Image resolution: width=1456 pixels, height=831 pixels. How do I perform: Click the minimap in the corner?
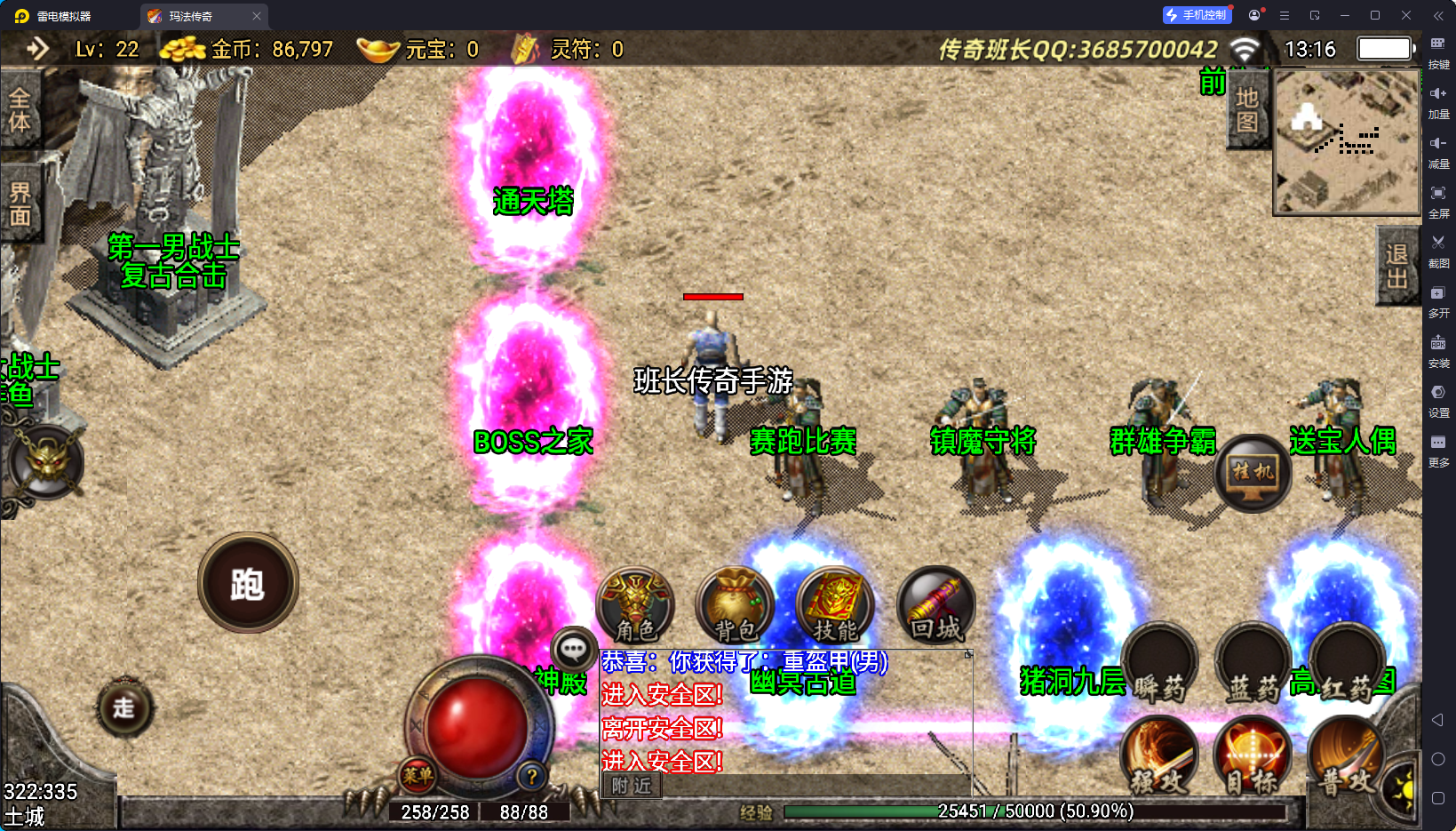click(1347, 142)
